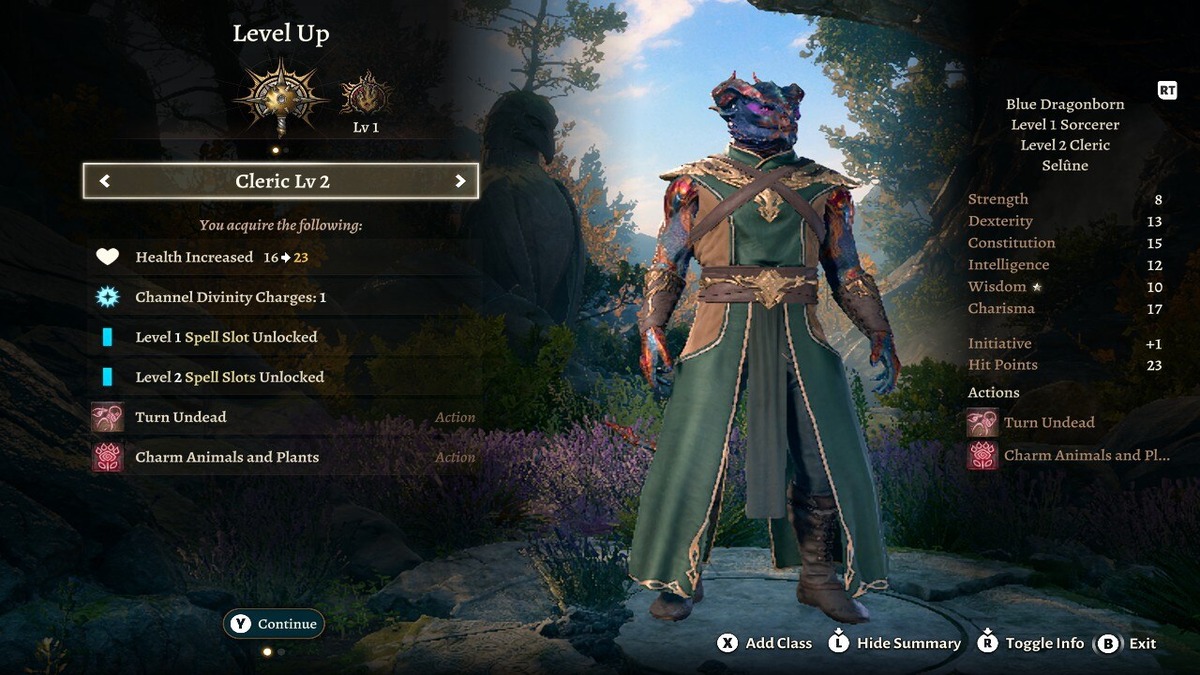View Level 2 Spell Slots Unlocked row
Screen dimensions: 1200x675
pyautogui.click(x=281, y=377)
